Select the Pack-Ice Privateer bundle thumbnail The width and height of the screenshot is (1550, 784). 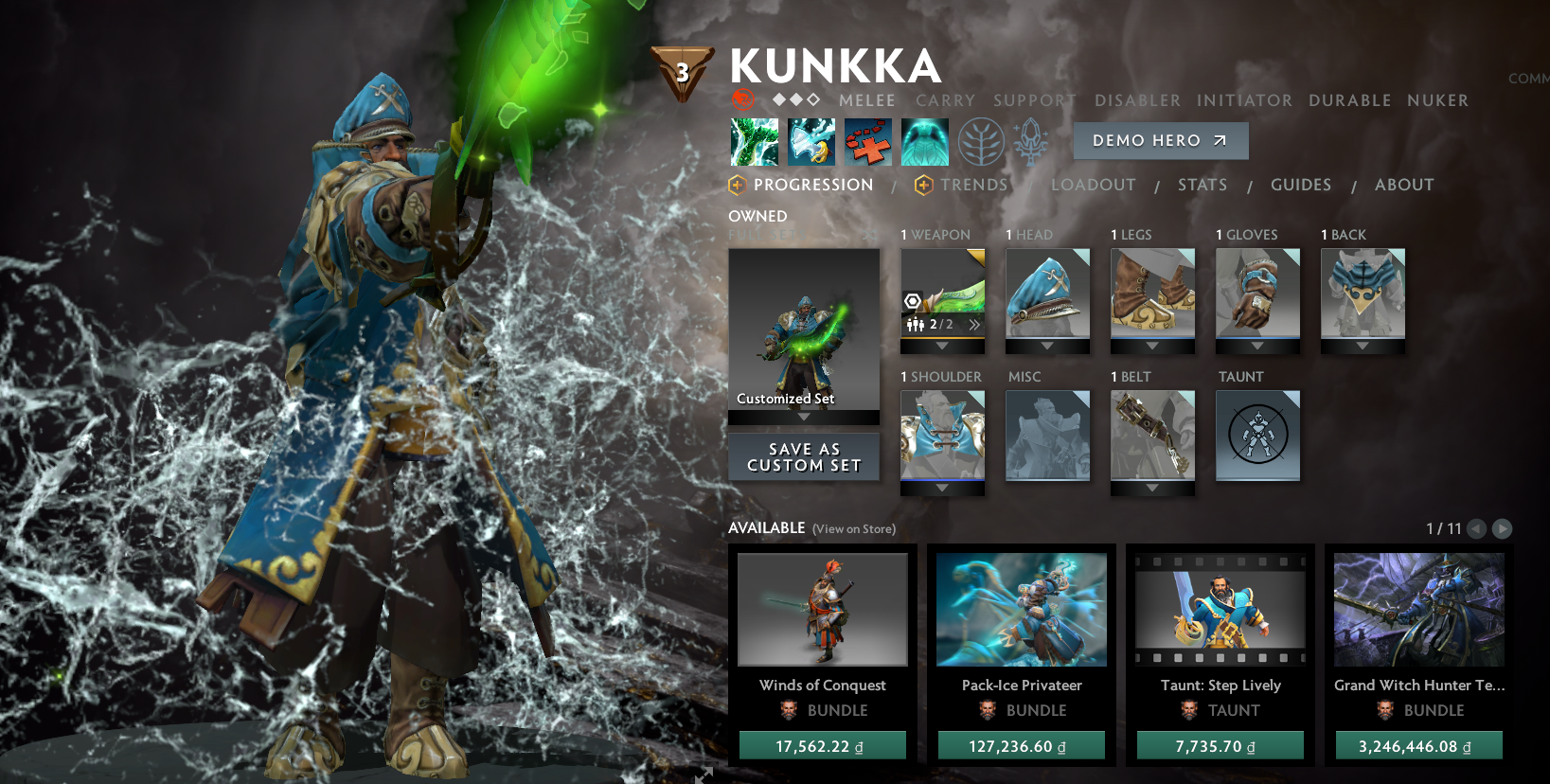coord(1021,609)
